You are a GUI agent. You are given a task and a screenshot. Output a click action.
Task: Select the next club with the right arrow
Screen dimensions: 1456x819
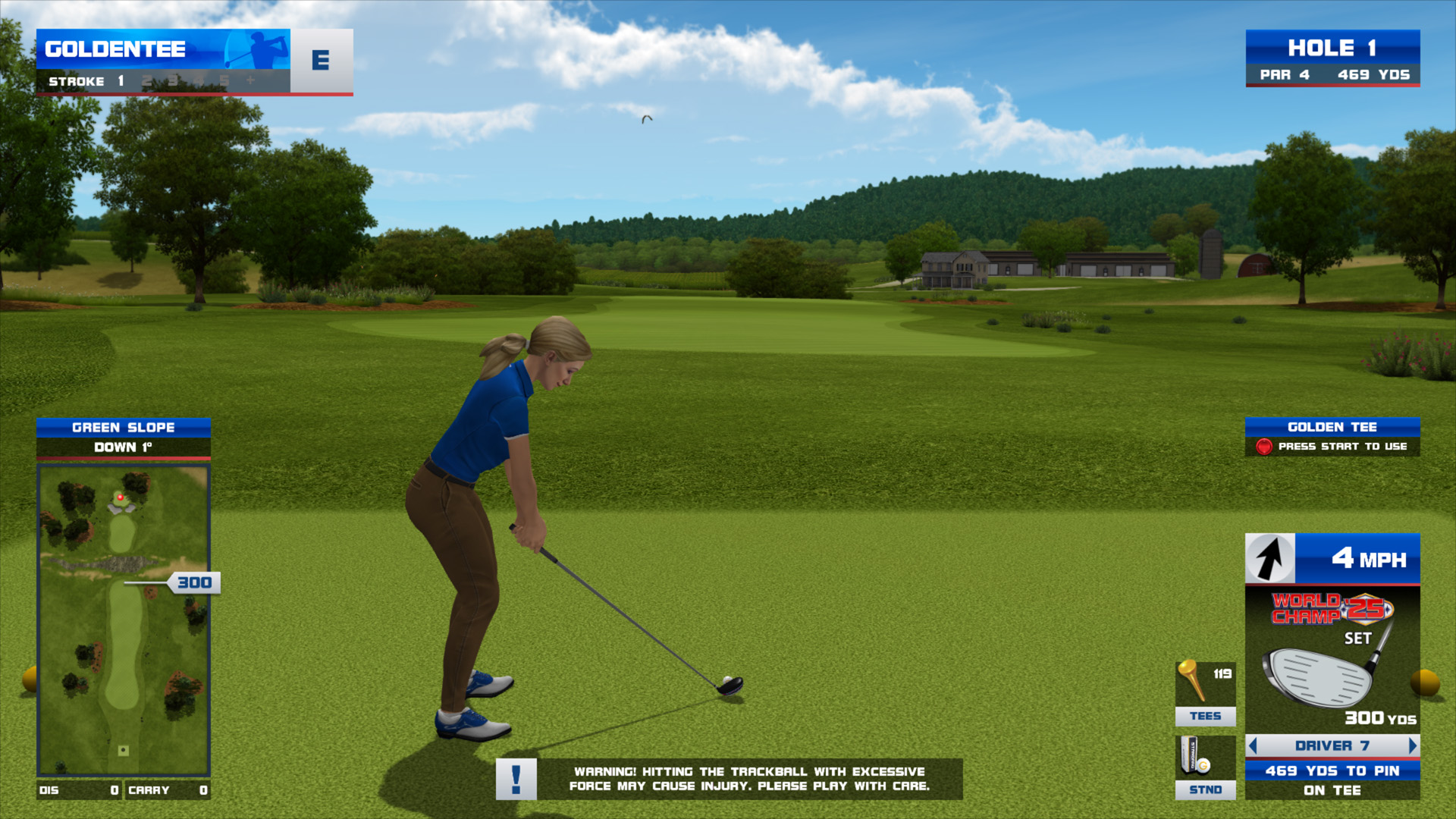tap(1412, 745)
